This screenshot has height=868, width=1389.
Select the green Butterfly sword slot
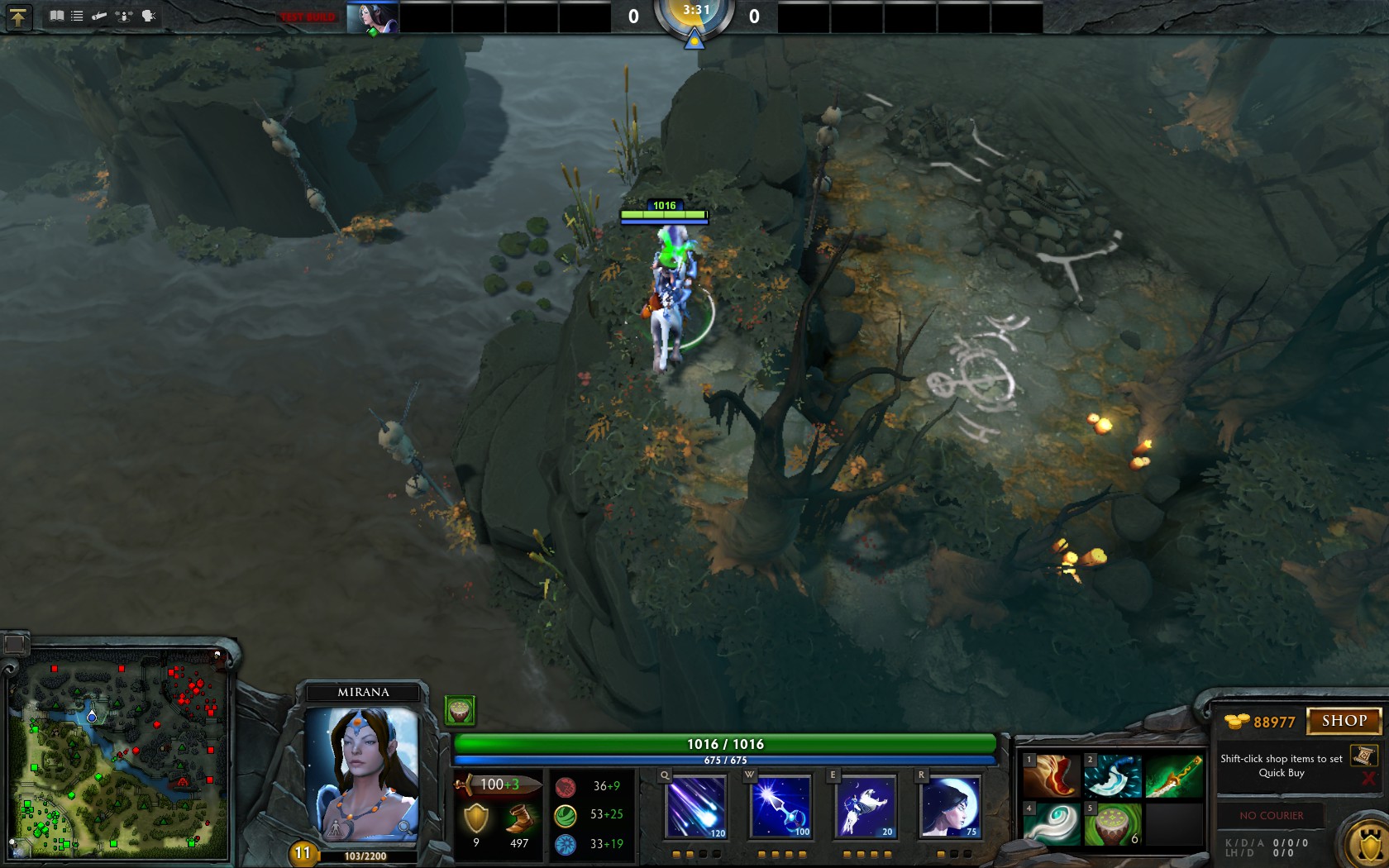point(1173,775)
